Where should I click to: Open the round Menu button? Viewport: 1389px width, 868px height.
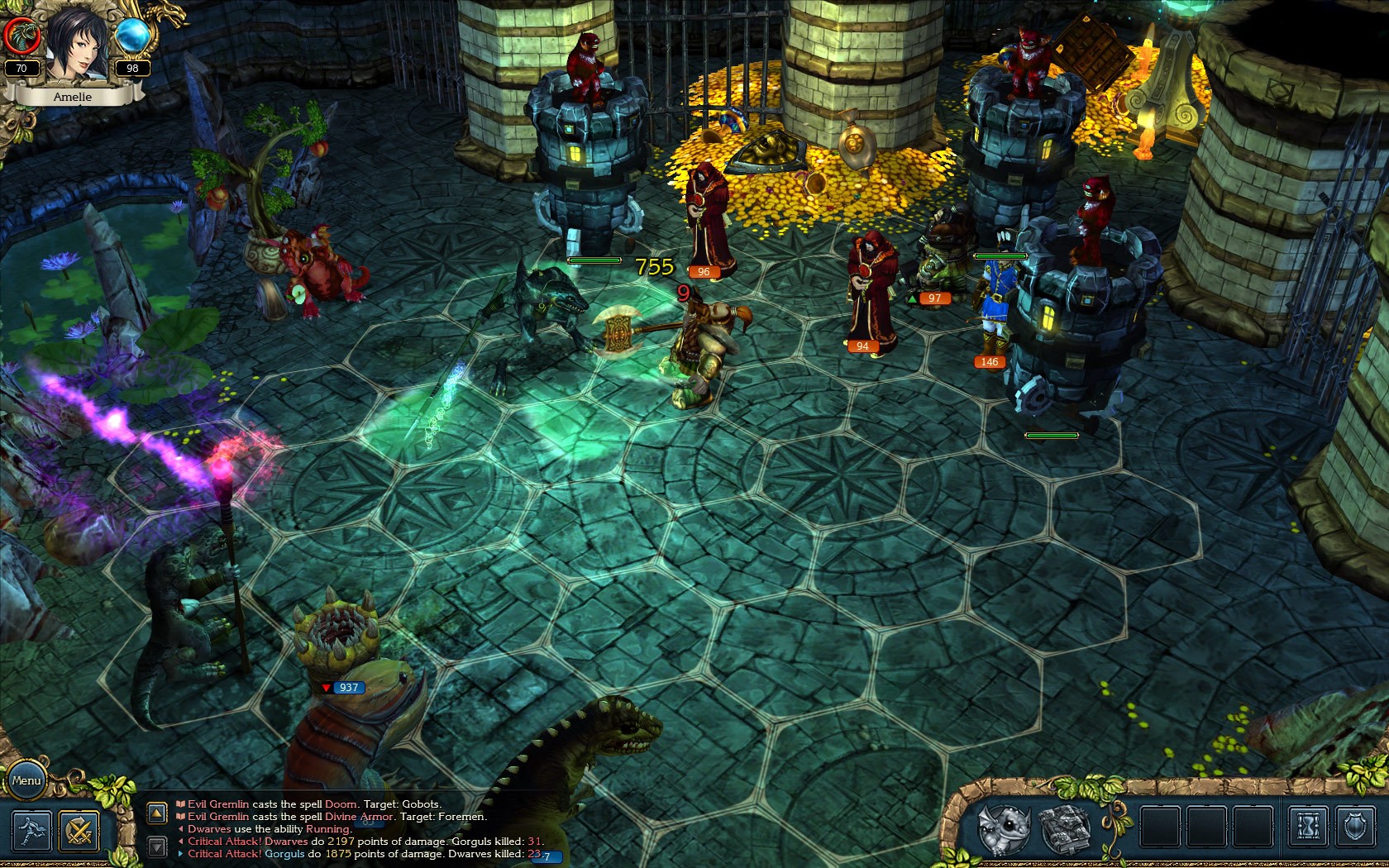click(x=26, y=780)
